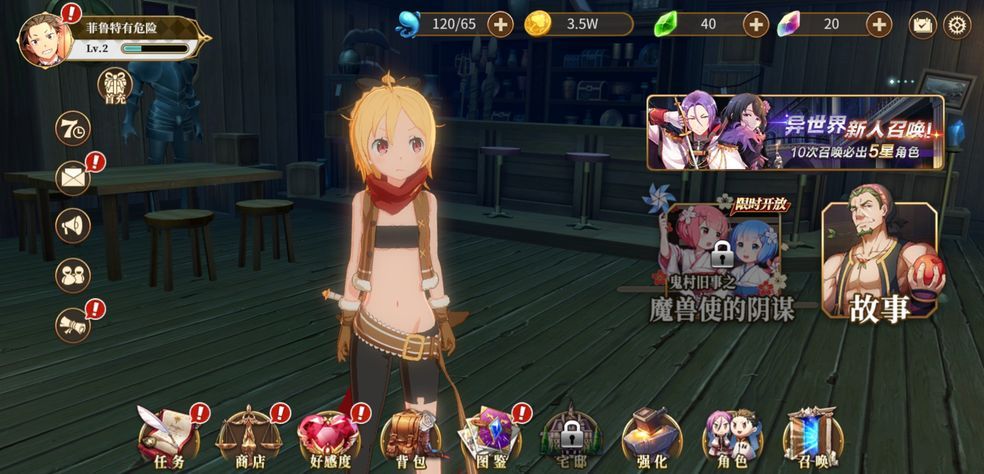This screenshot has width=984, height=474.
Task: Open the 魔兽使的阴谋 limited event
Action: [722, 264]
